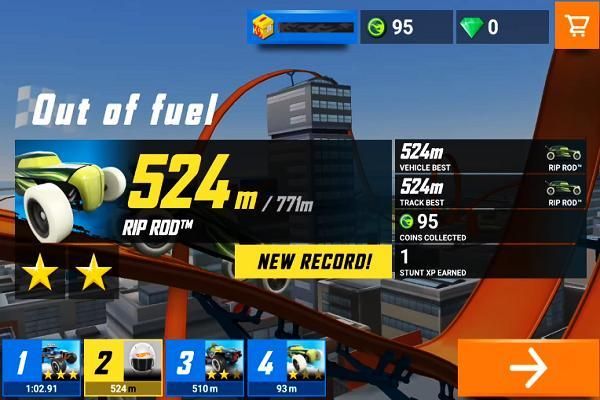The image size is (600, 400).
Task: Select leaderboard entry ranked 1
Action: [40, 368]
